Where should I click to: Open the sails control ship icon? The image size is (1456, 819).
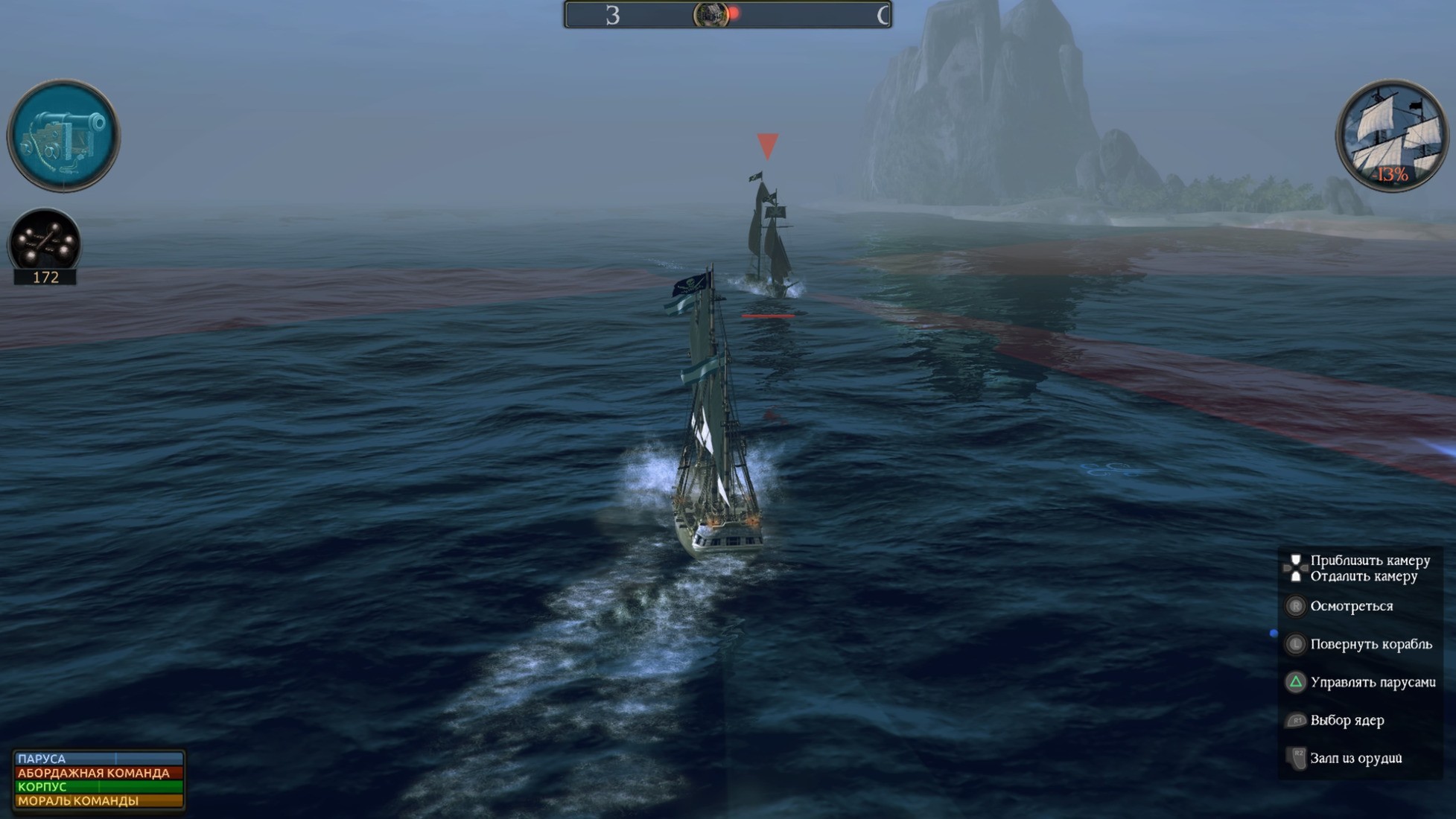coord(1391,135)
